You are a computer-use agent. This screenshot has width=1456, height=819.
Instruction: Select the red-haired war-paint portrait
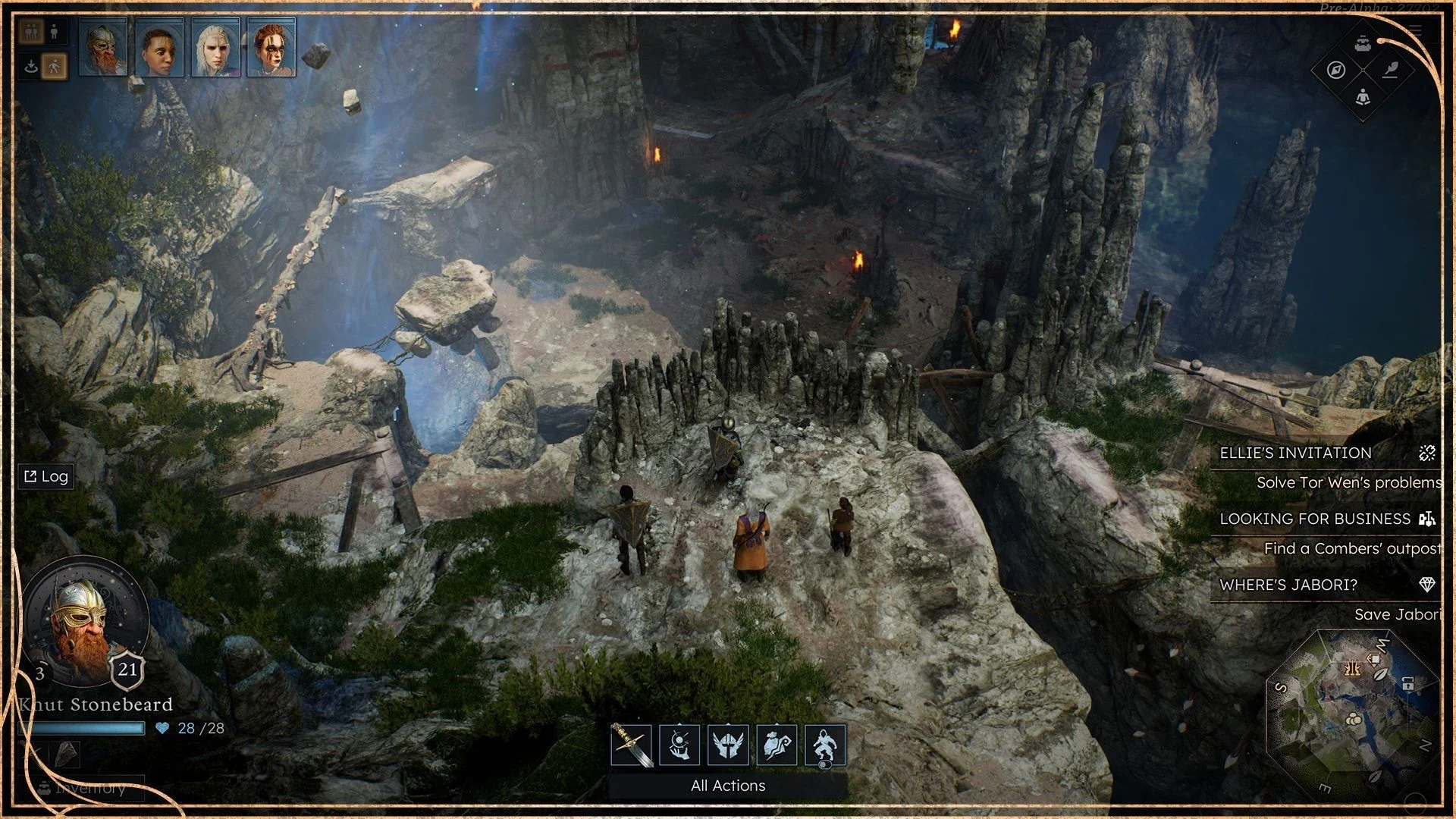point(271,48)
